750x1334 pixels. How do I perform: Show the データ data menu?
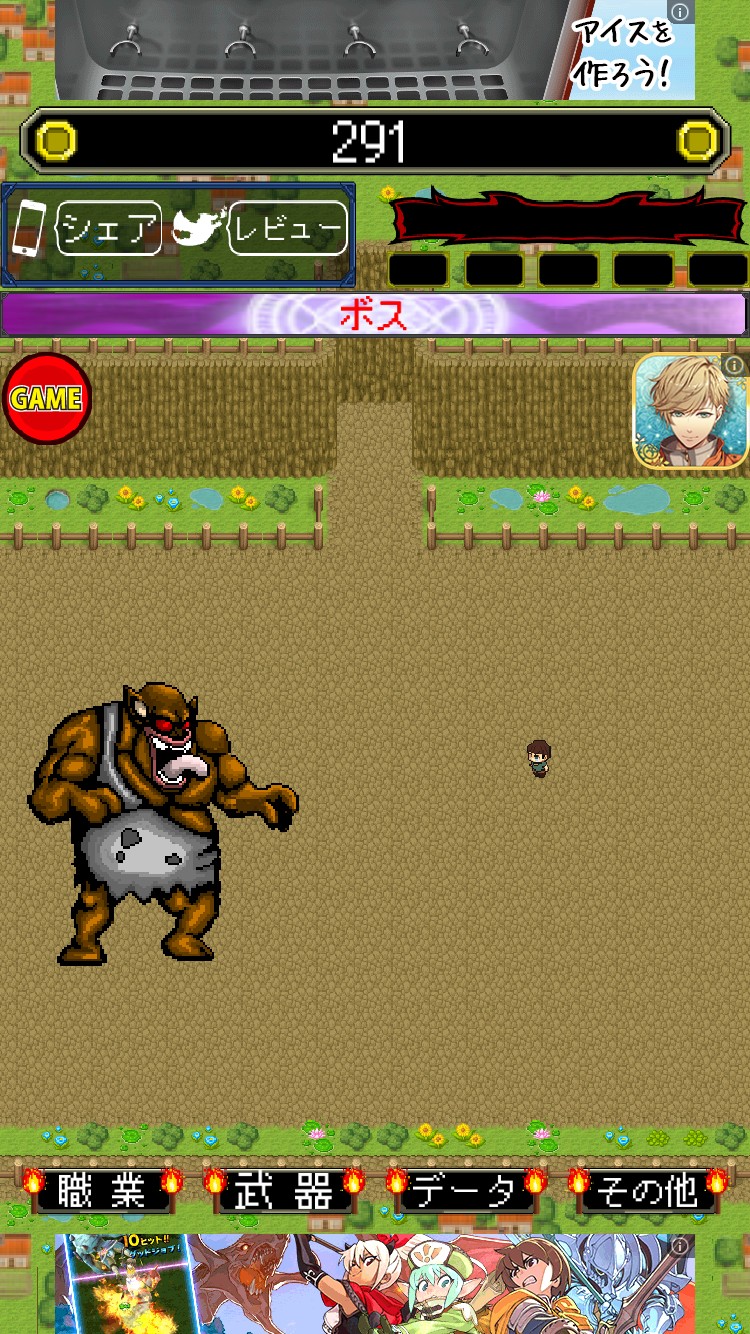pos(464,1191)
